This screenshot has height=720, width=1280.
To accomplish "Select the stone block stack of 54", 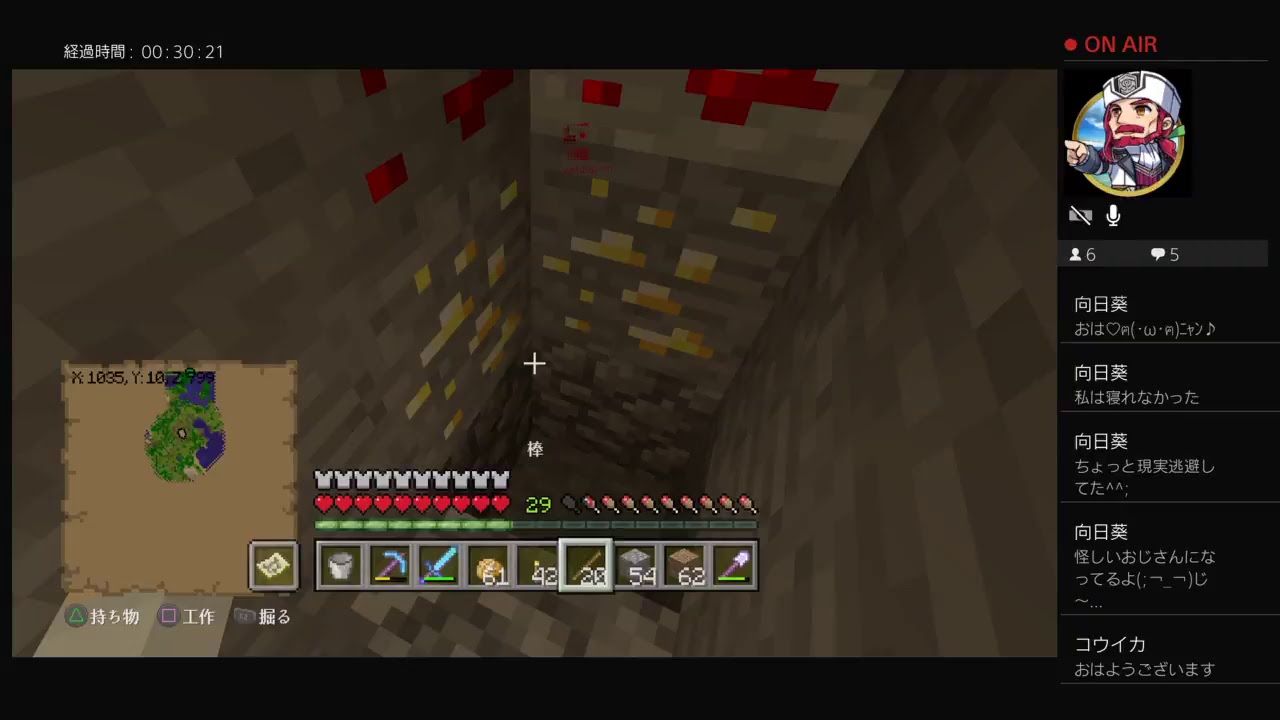I will (x=636, y=566).
